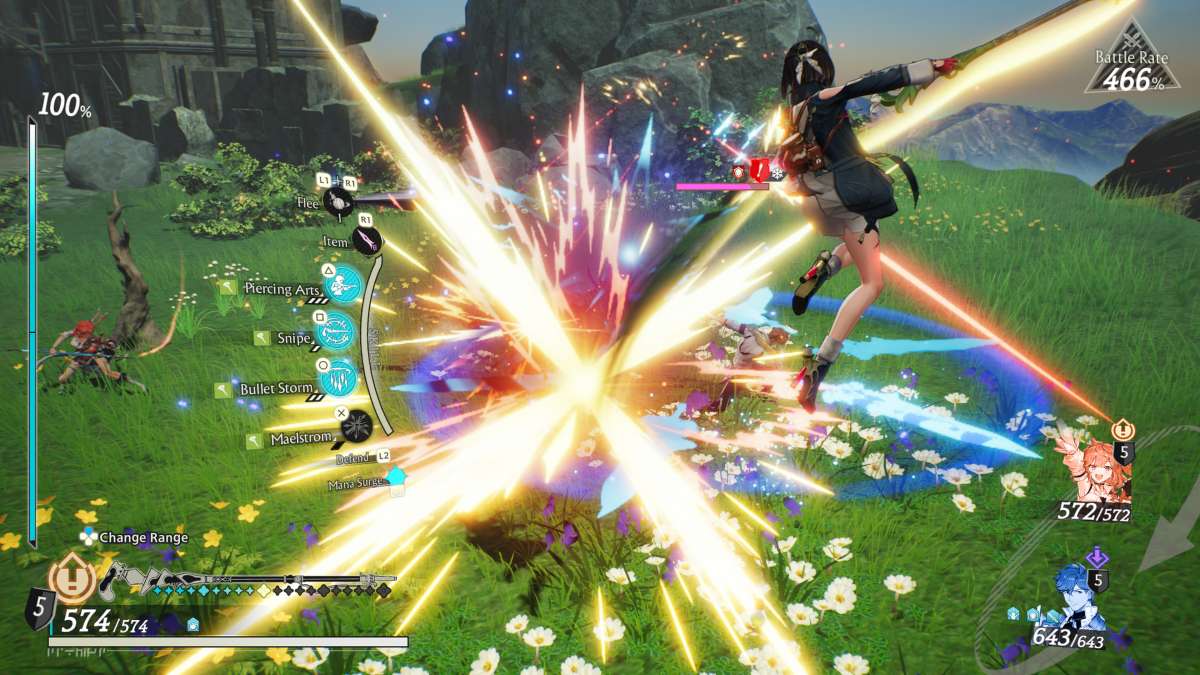The height and width of the screenshot is (675, 1200).
Task: Choose the Maelstrom skill icon
Action: tap(356, 427)
